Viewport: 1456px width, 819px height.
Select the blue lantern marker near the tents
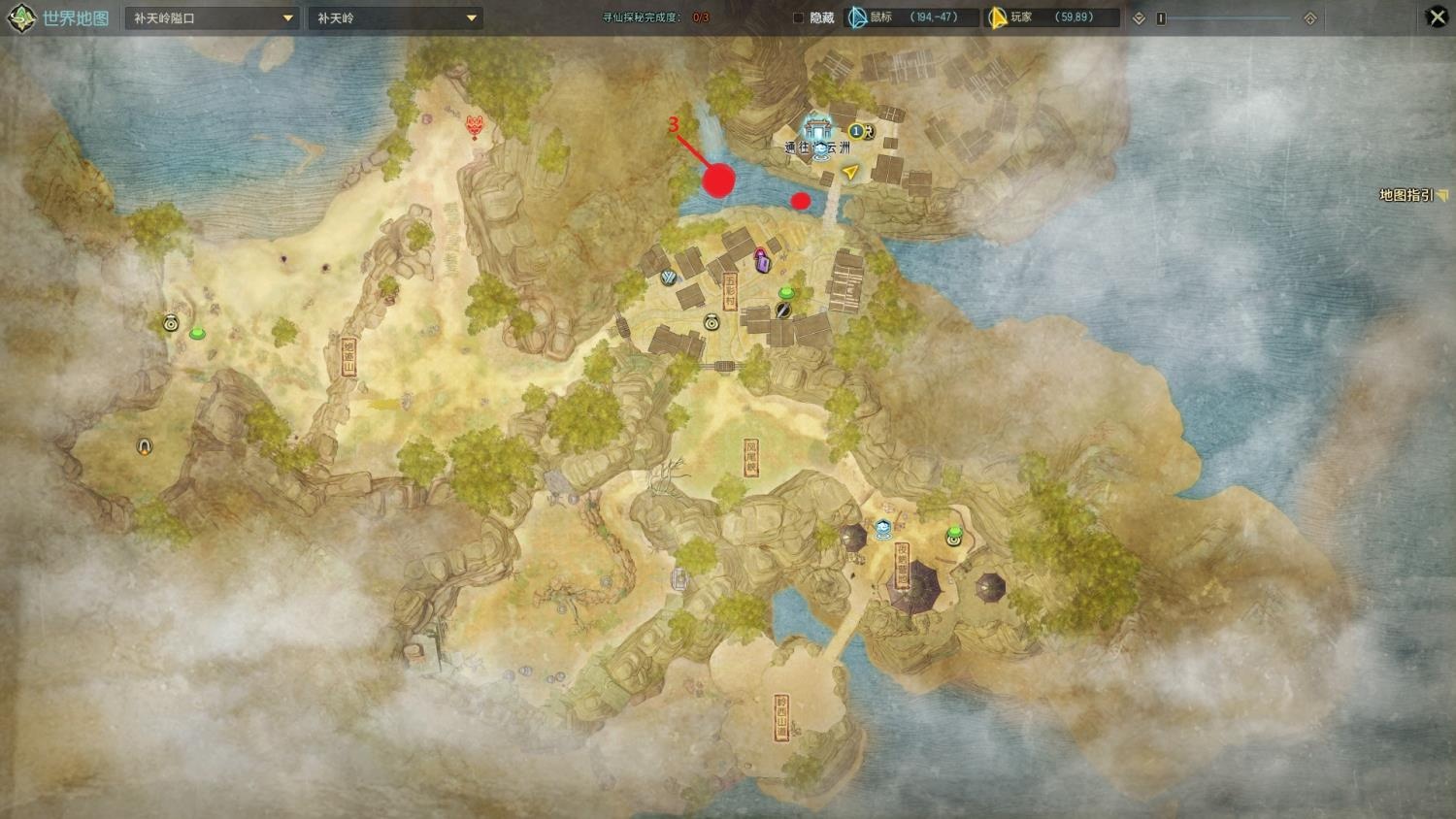[883, 529]
